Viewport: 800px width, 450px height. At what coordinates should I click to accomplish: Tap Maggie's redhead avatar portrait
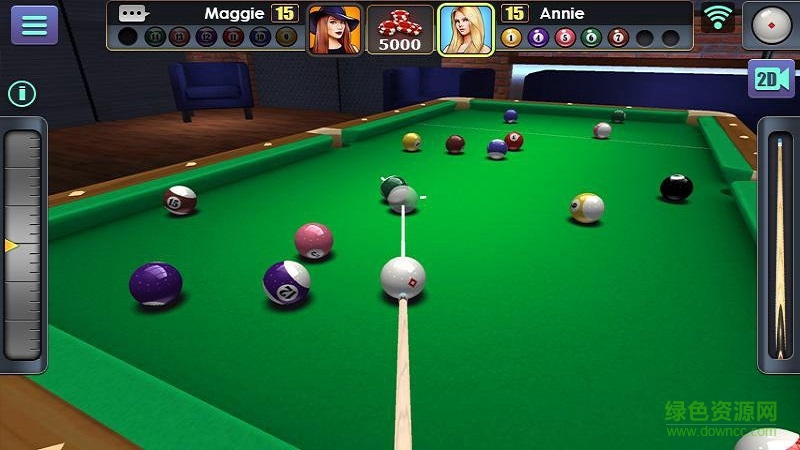[x=334, y=29]
